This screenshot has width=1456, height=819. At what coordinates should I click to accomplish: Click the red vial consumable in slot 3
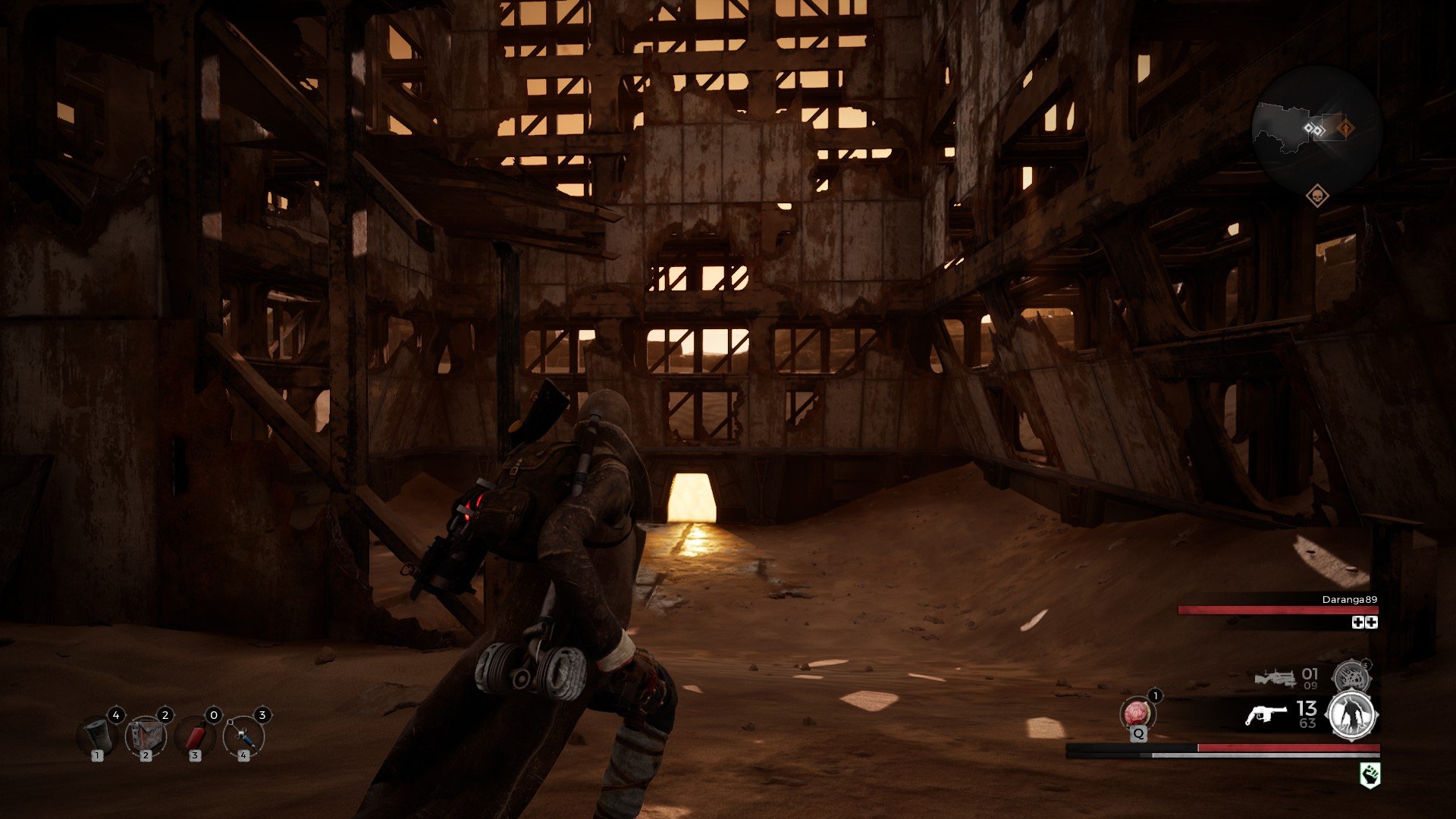pyautogui.click(x=196, y=736)
